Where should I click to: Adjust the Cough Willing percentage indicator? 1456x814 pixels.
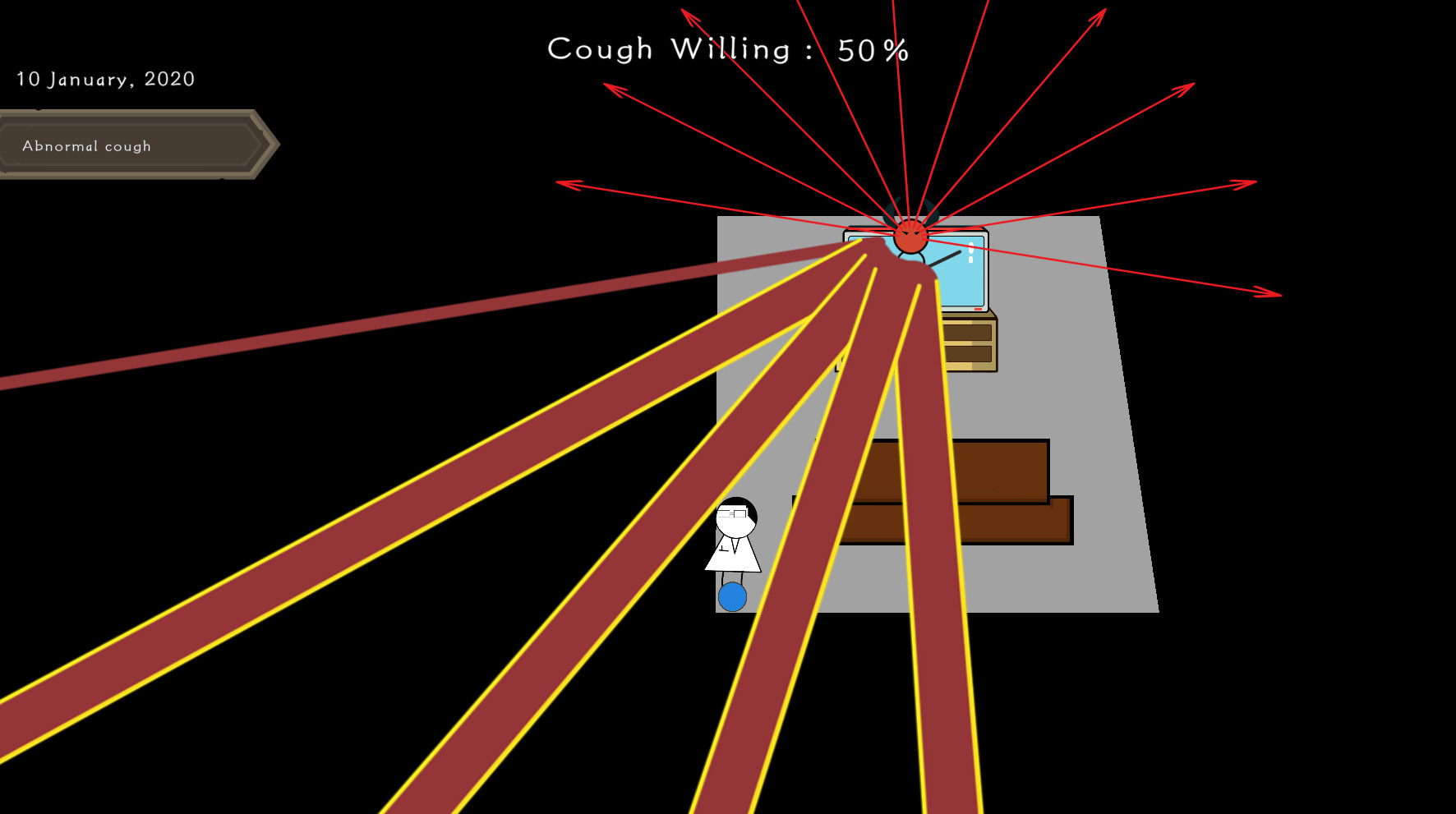click(x=873, y=49)
